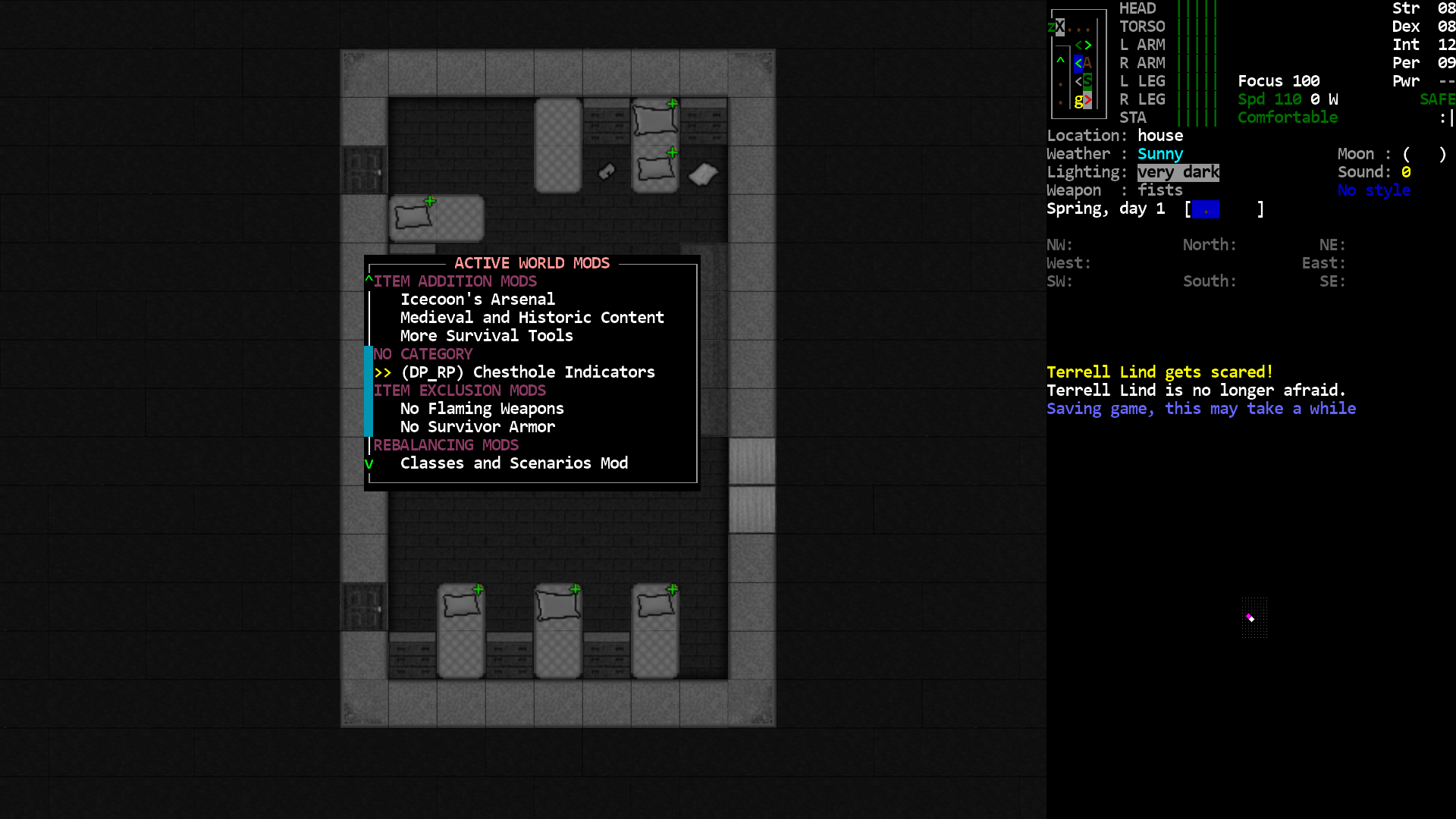Collapse the ITEM EXCLUSION MODS section
This screenshot has width=1456, height=819.
[x=460, y=390]
